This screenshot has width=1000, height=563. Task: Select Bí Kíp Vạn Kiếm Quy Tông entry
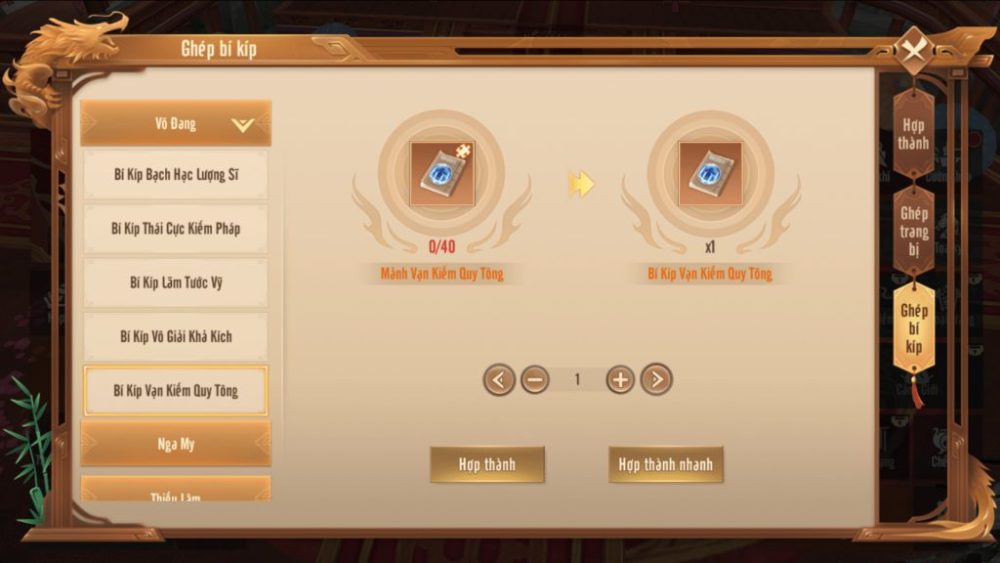tap(176, 391)
